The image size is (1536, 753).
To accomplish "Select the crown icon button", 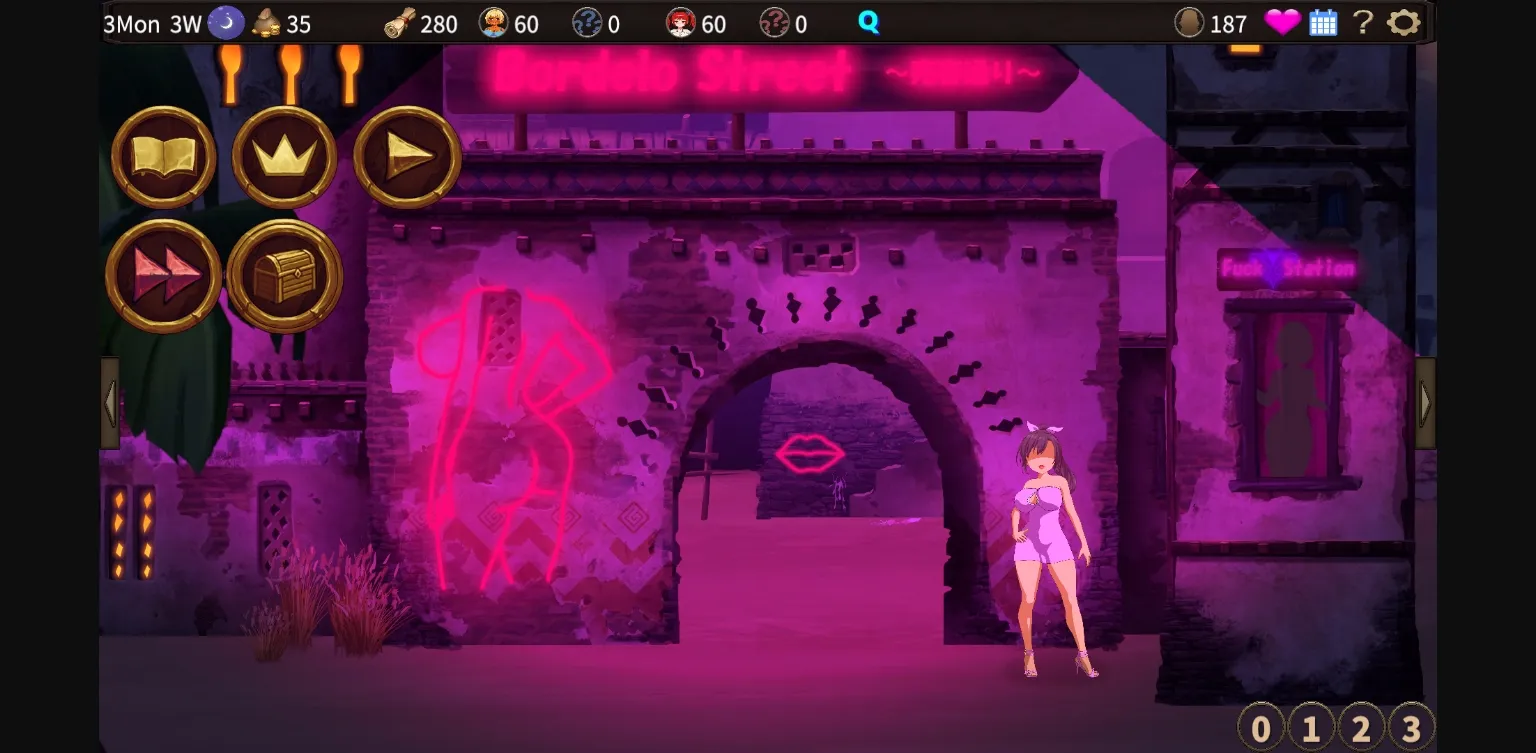I will 283,159.
